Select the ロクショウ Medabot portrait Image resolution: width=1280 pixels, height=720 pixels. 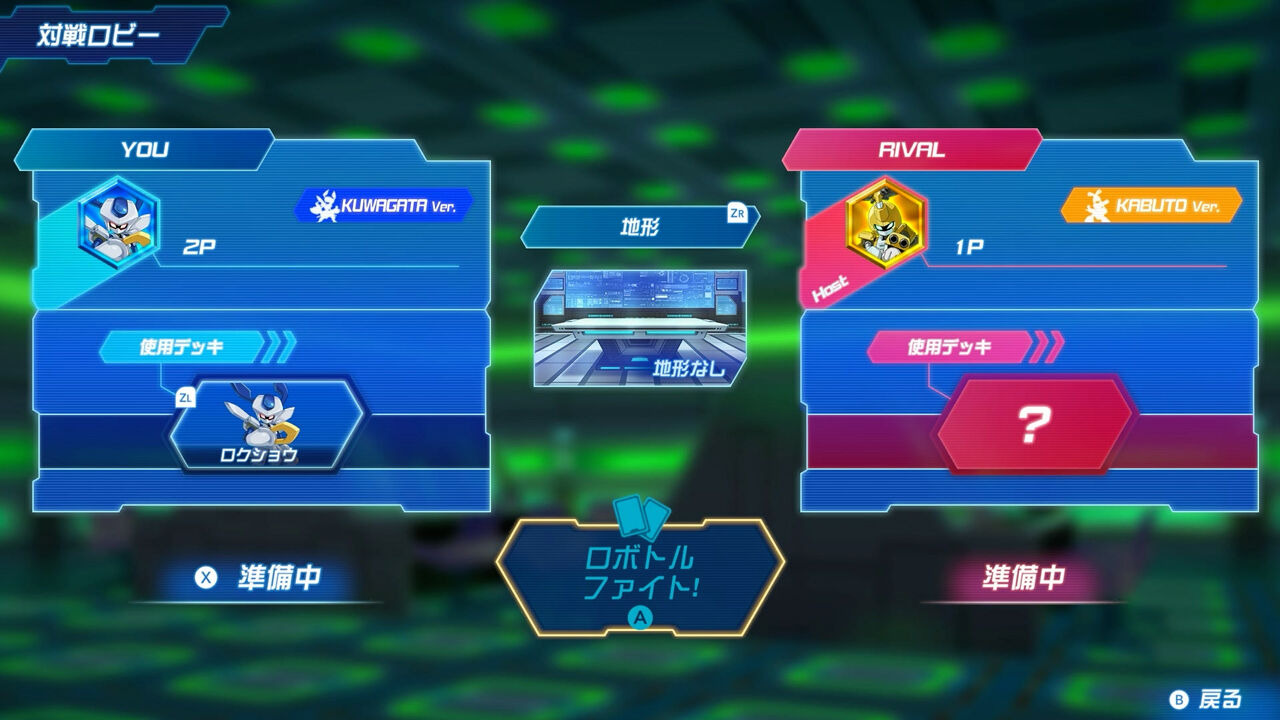[x=265, y=425]
